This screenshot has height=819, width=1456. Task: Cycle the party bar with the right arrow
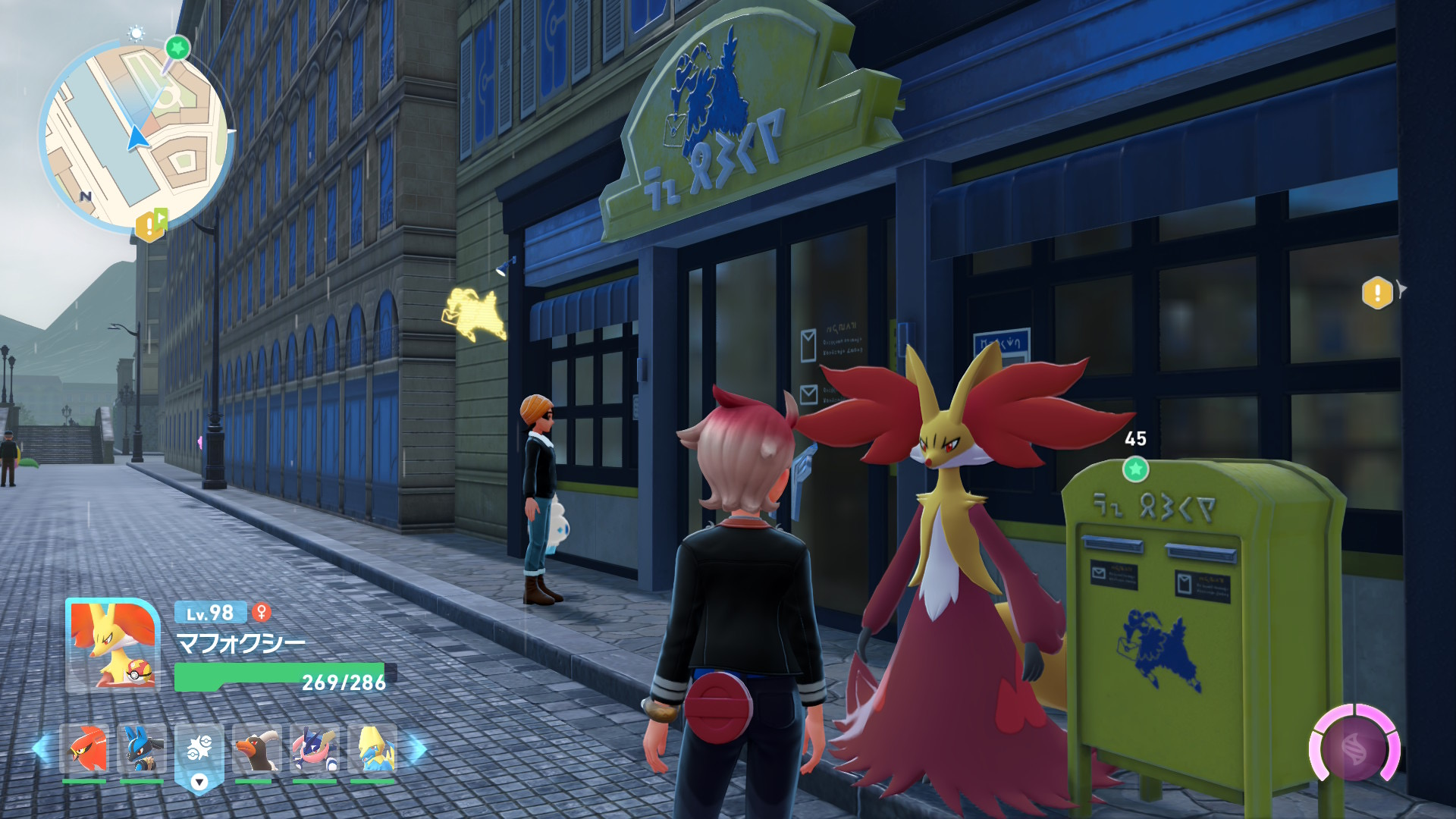coord(417,748)
